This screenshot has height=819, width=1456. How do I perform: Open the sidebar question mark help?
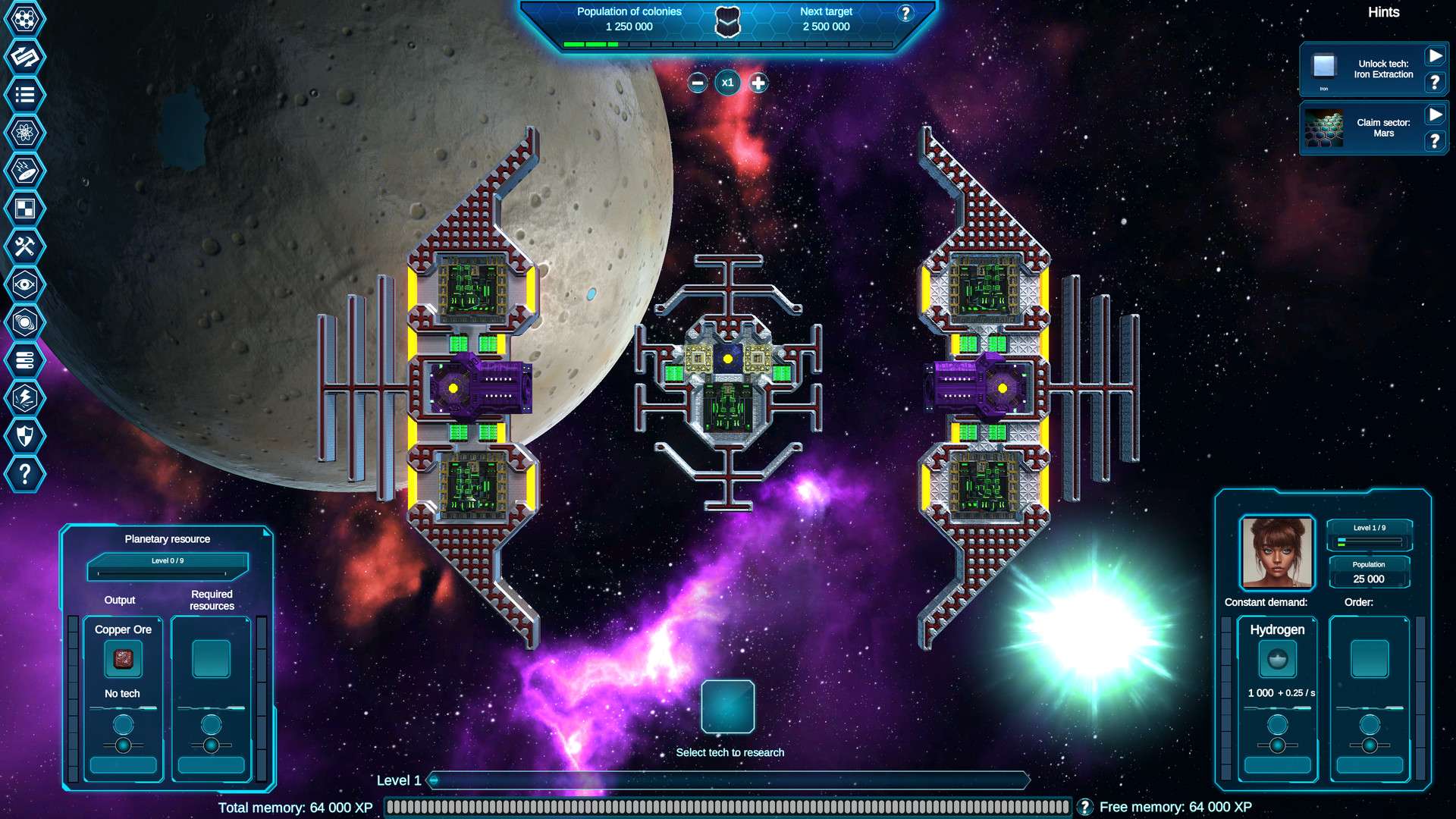tap(24, 474)
